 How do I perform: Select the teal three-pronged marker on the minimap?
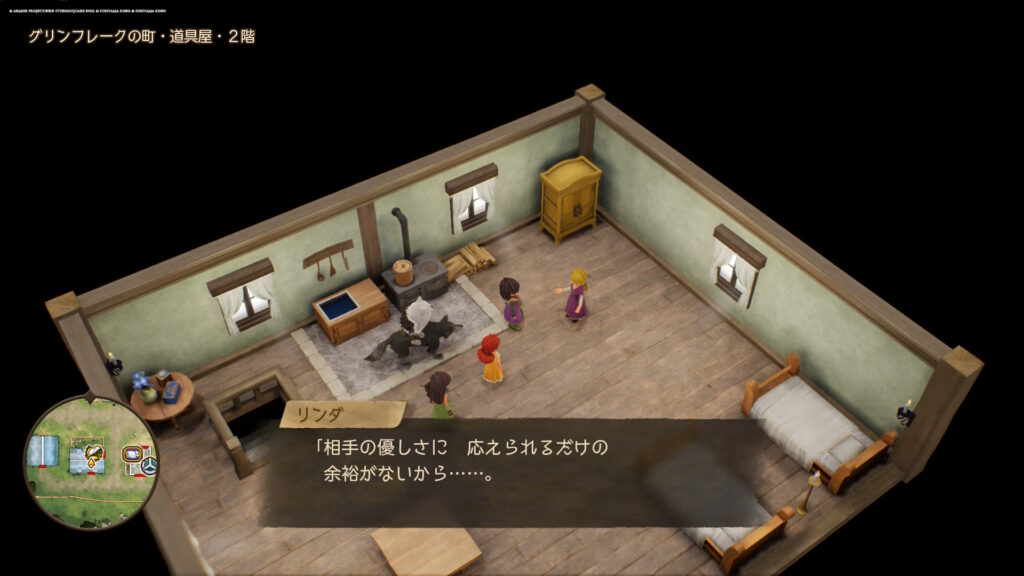click(x=149, y=465)
